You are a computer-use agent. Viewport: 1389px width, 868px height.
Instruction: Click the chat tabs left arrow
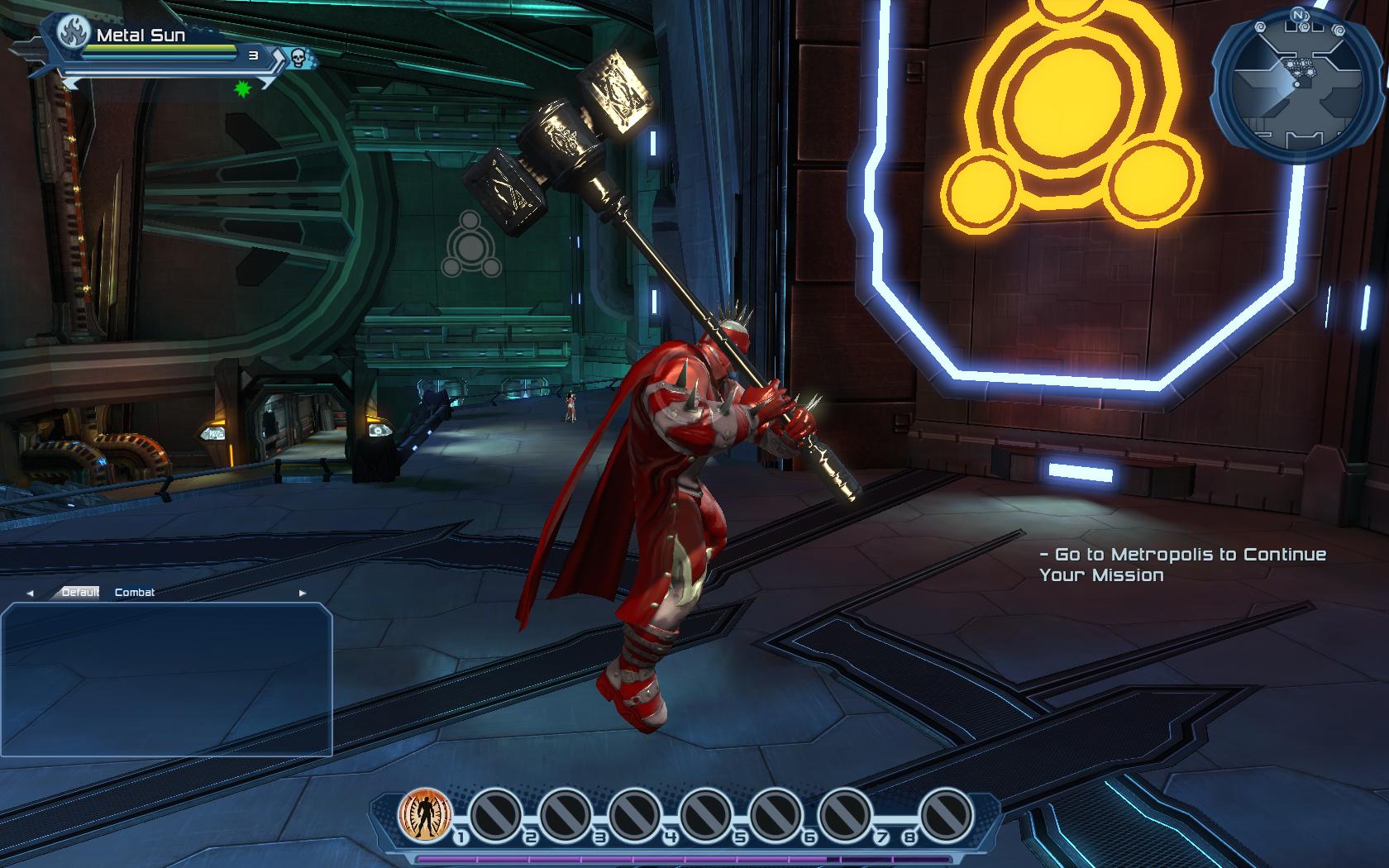[x=31, y=594]
